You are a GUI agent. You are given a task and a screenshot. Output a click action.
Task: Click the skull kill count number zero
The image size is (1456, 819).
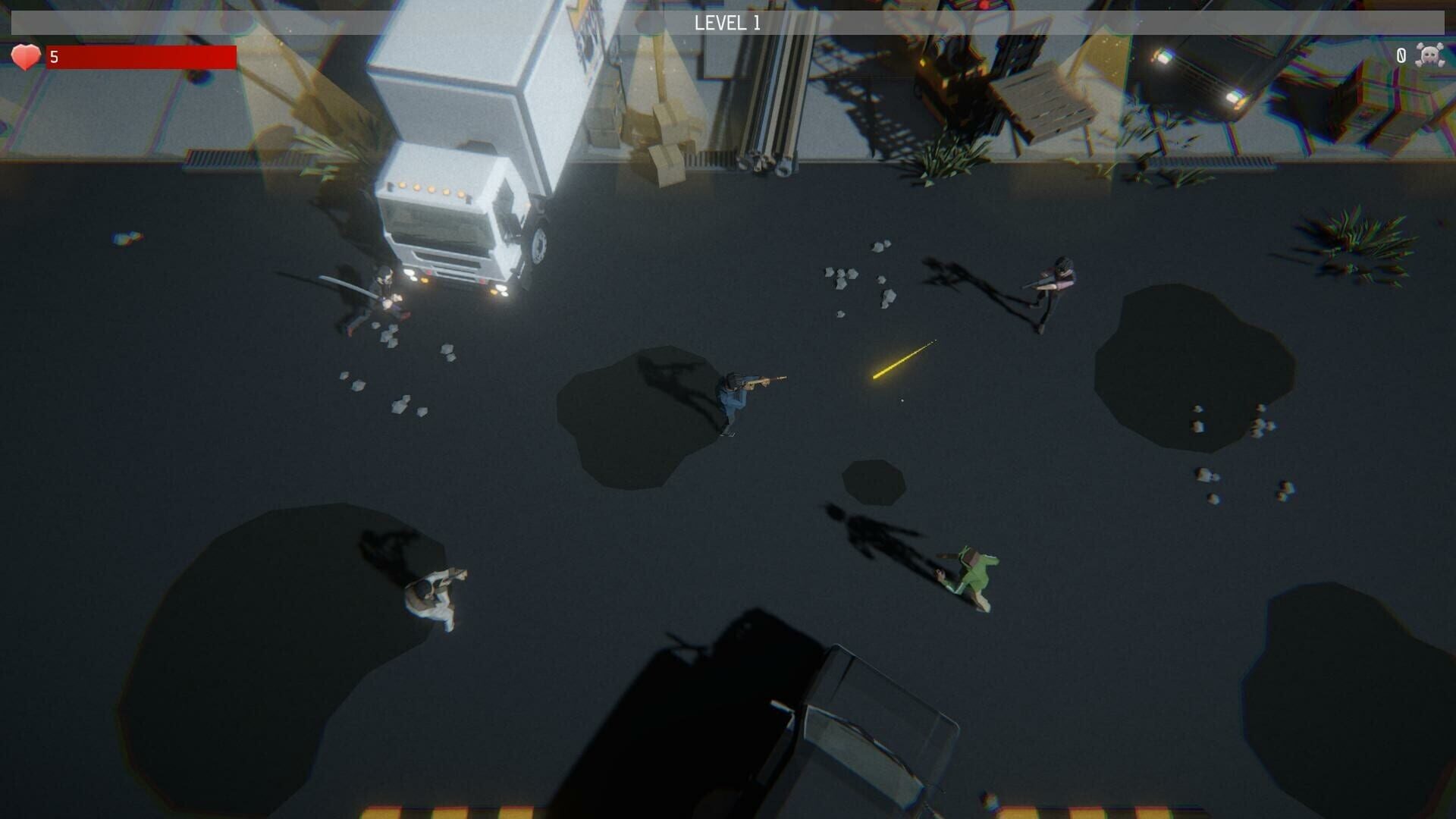pyautogui.click(x=1401, y=55)
